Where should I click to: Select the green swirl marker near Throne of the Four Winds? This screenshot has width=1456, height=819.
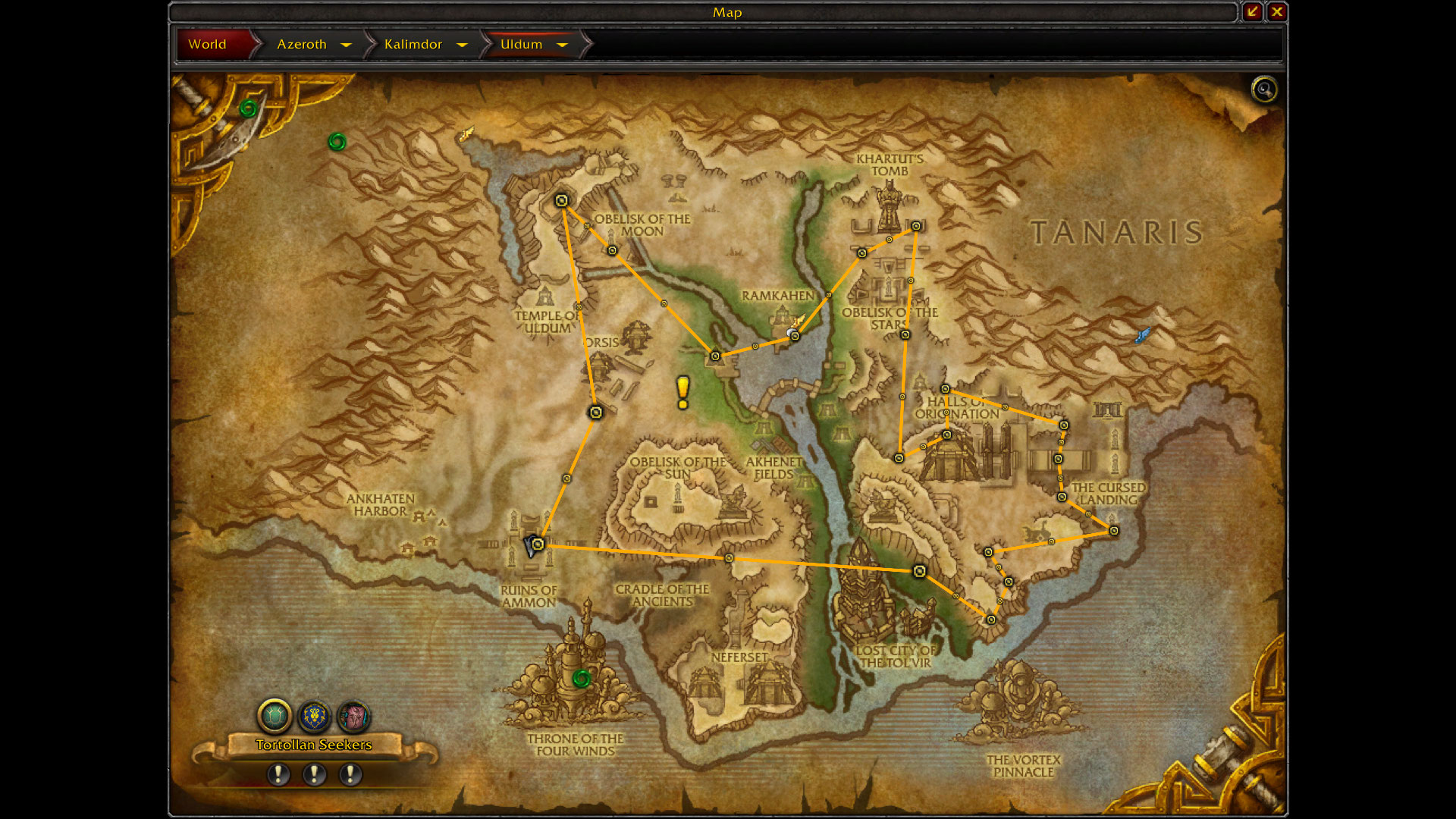(x=582, y=678)
